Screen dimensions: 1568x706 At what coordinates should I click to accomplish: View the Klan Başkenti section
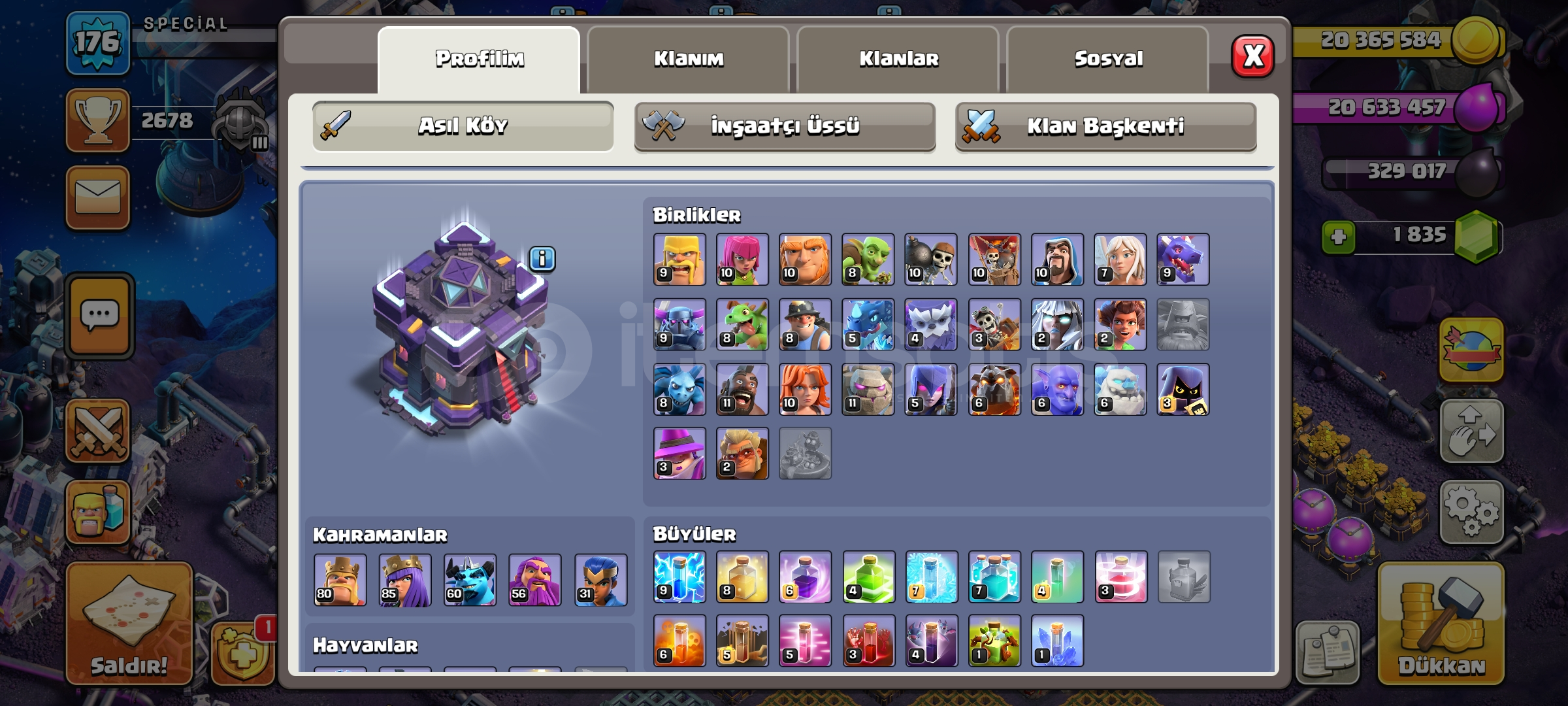coord(1105,126)
